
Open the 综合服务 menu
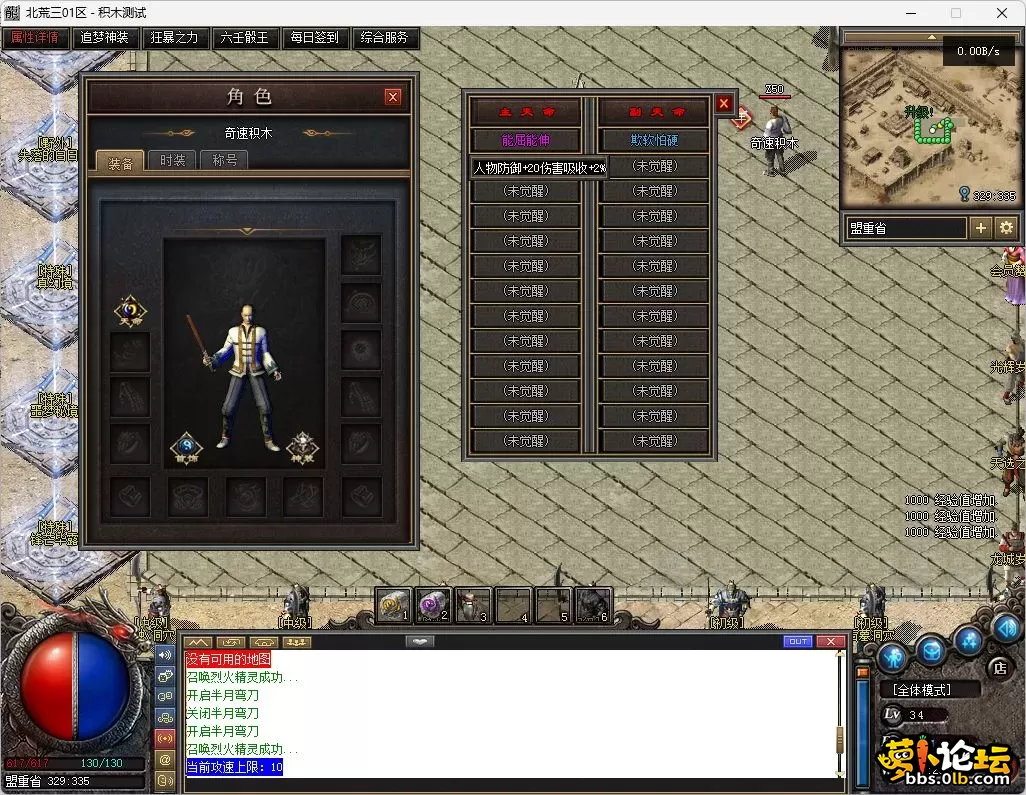[385, 38]
